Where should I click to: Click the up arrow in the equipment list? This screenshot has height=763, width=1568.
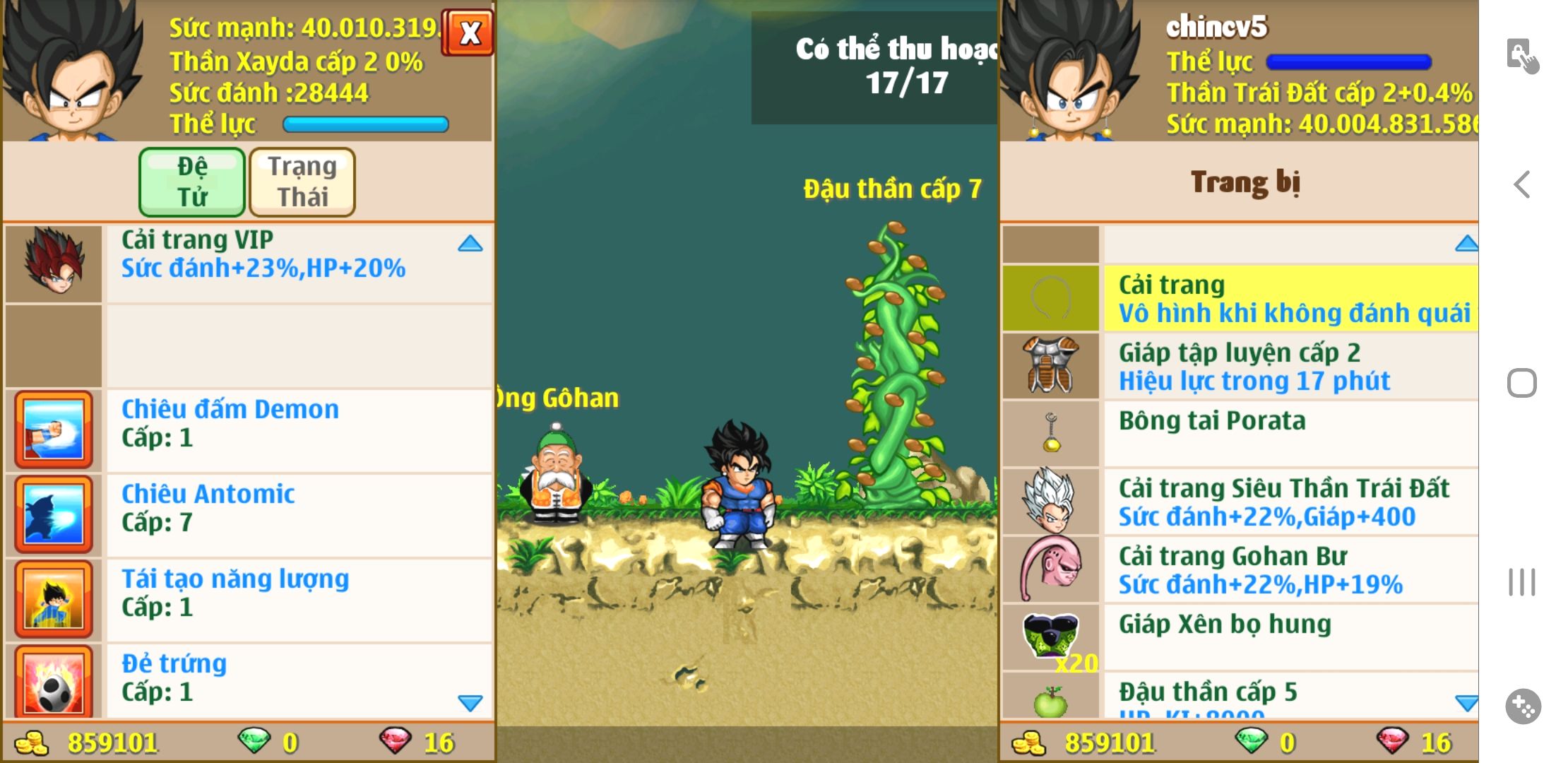pos(1466,244)
